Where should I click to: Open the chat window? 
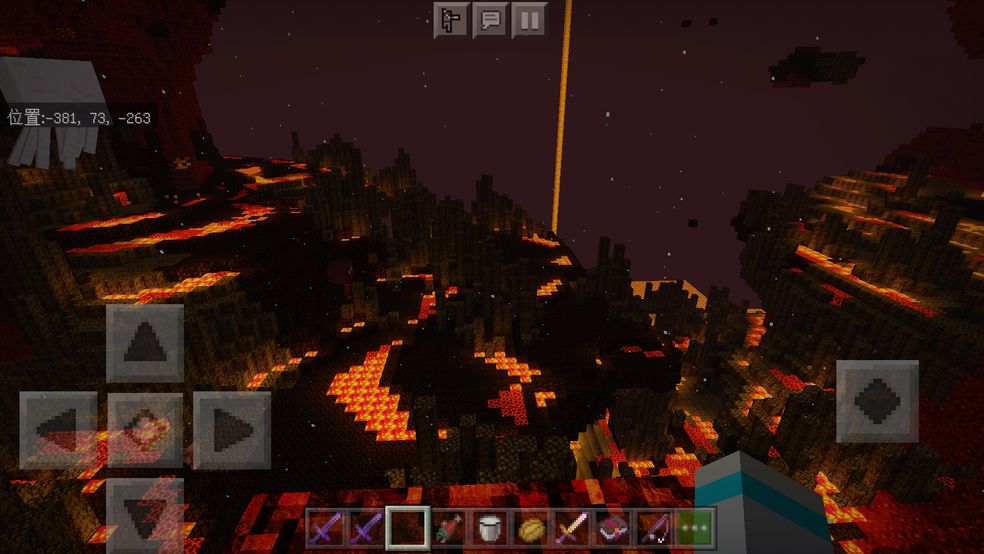pos(490,20)
